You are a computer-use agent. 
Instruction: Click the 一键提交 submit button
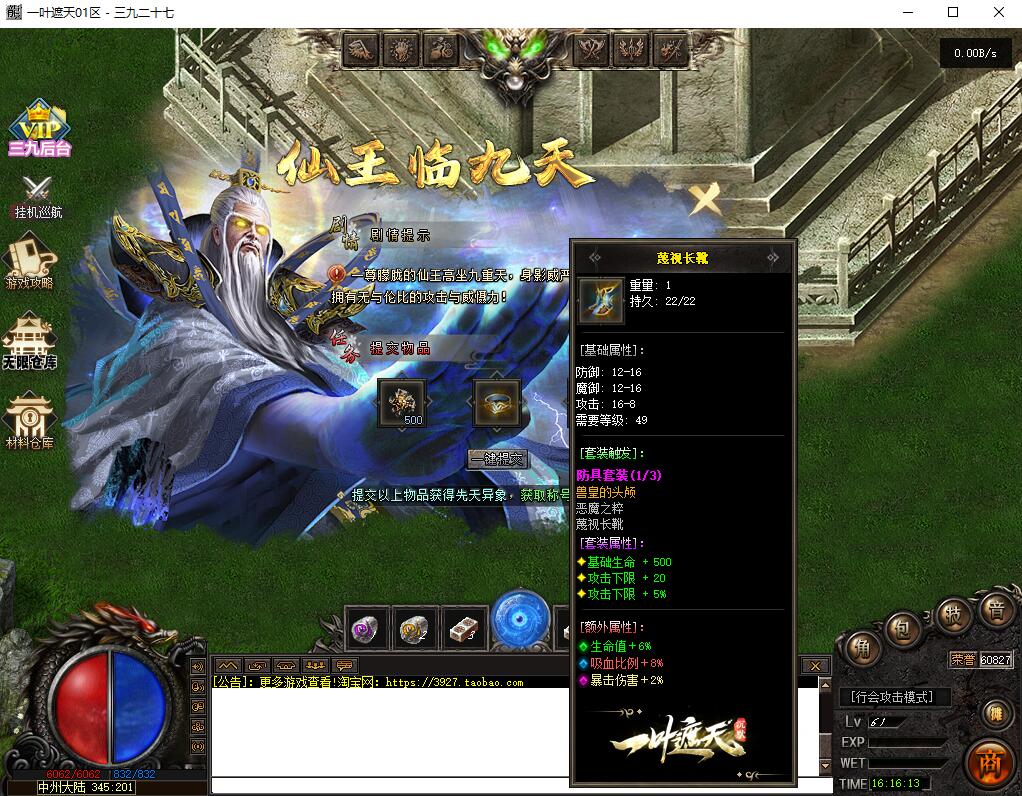tap(497, 459)
